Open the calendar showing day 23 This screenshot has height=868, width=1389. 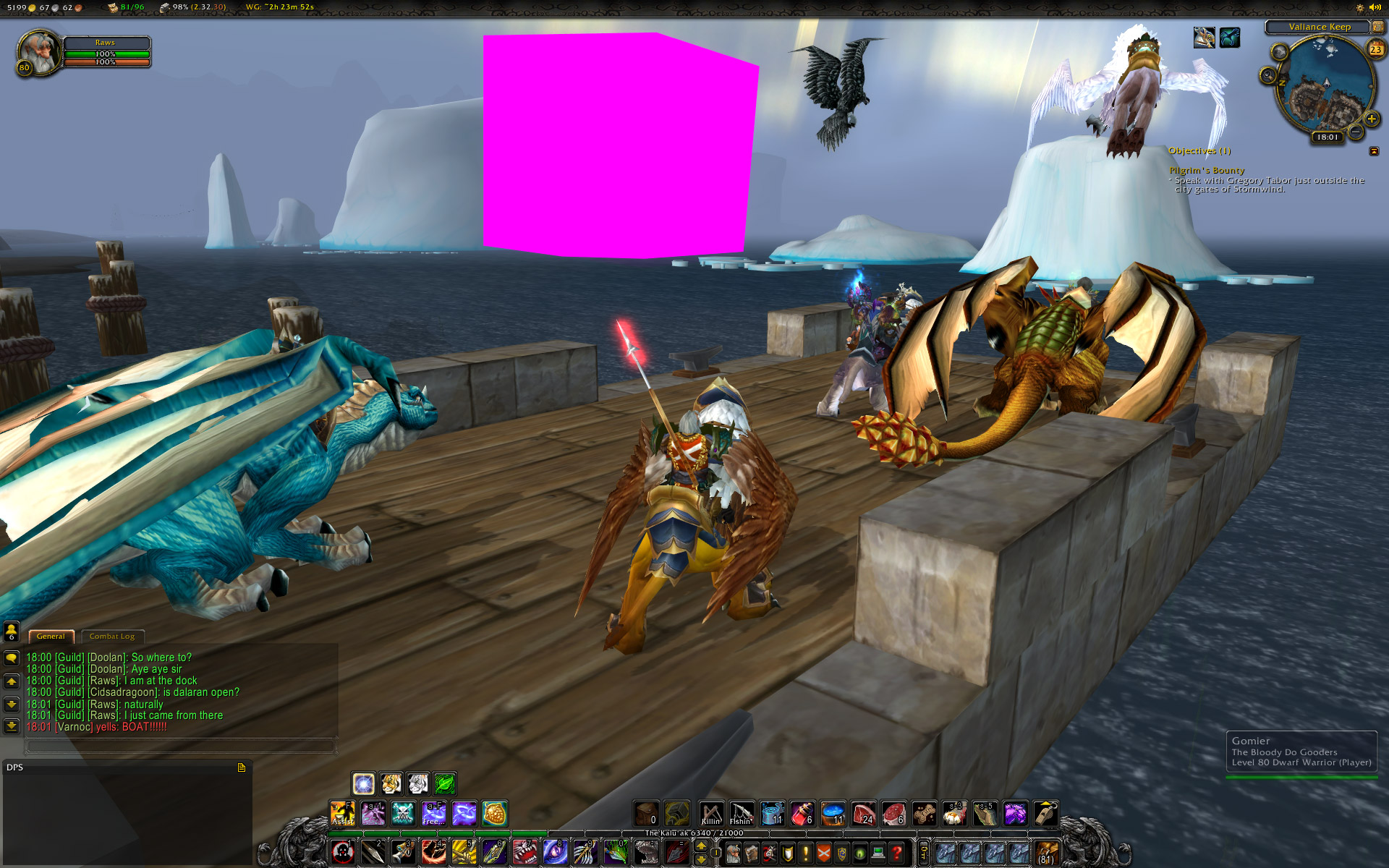pyautogui.click(x=1375, y=49)
